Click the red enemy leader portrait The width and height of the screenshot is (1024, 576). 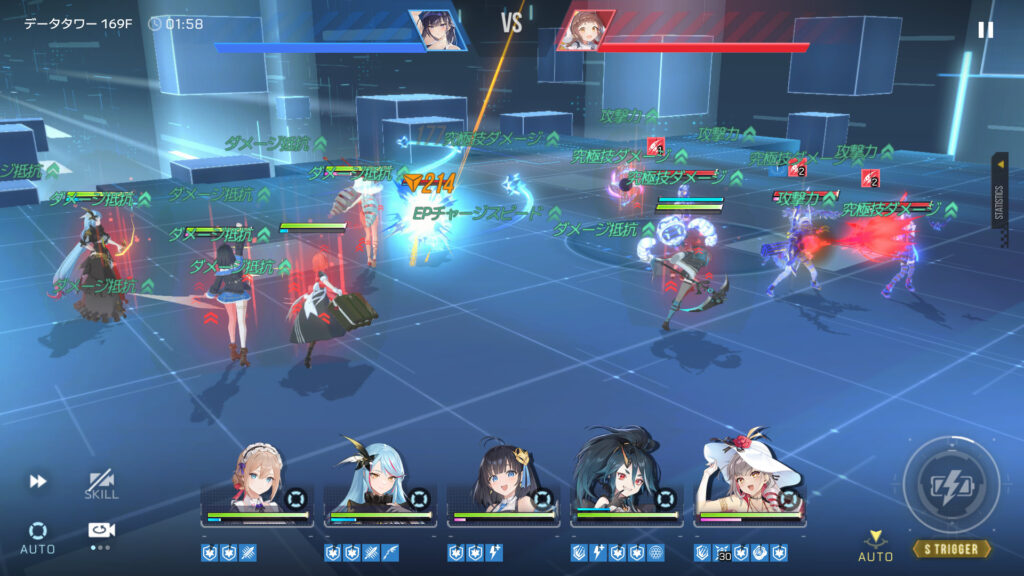point(586,30)
